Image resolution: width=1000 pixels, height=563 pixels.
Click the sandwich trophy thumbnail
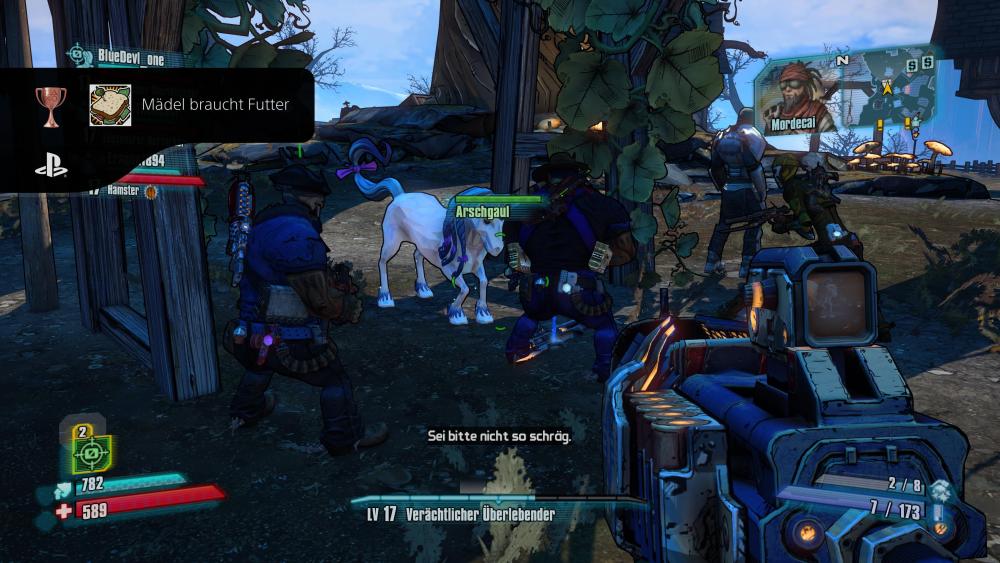click(x=110, y=105)
